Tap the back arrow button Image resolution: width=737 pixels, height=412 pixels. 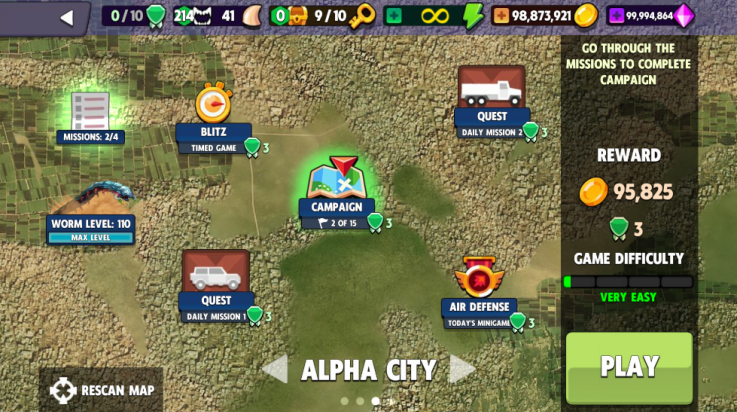coord(67,17)
